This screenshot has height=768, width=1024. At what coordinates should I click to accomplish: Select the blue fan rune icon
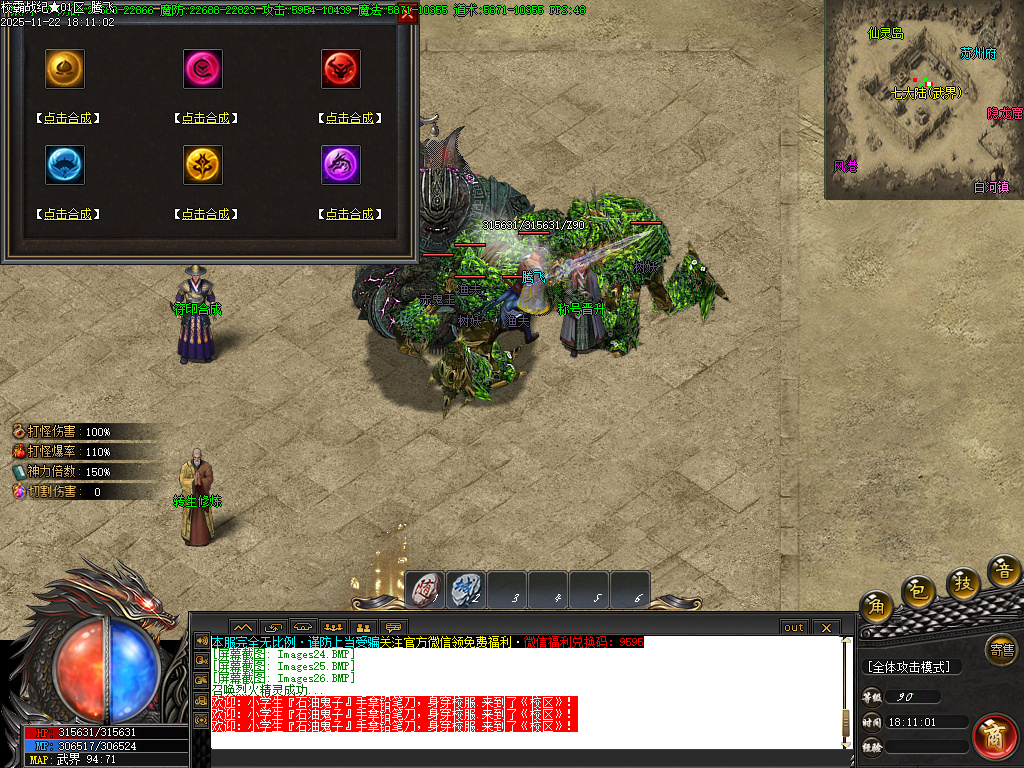tap(65, 165)
